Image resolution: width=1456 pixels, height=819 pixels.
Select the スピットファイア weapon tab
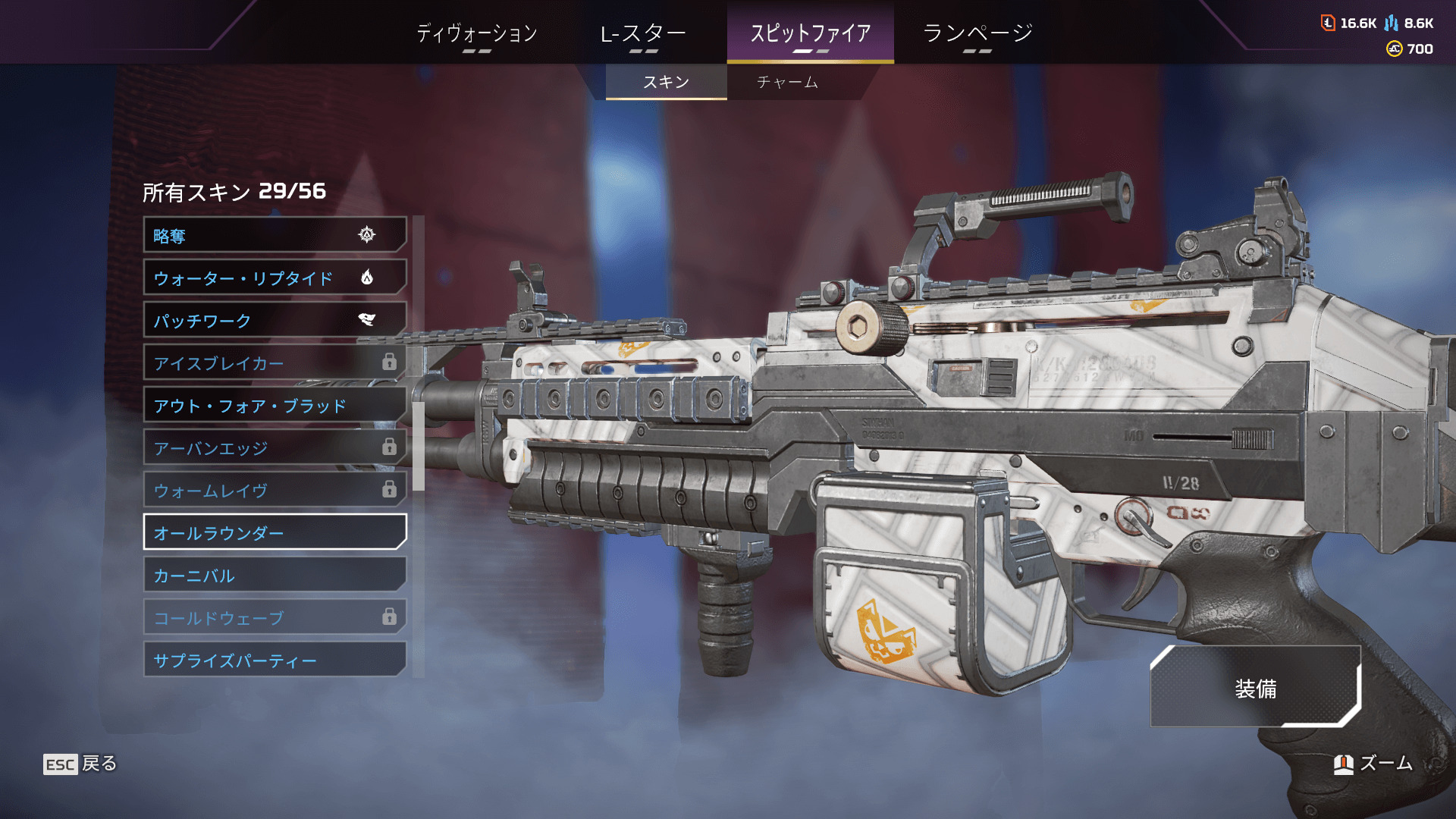click(810, 33)
